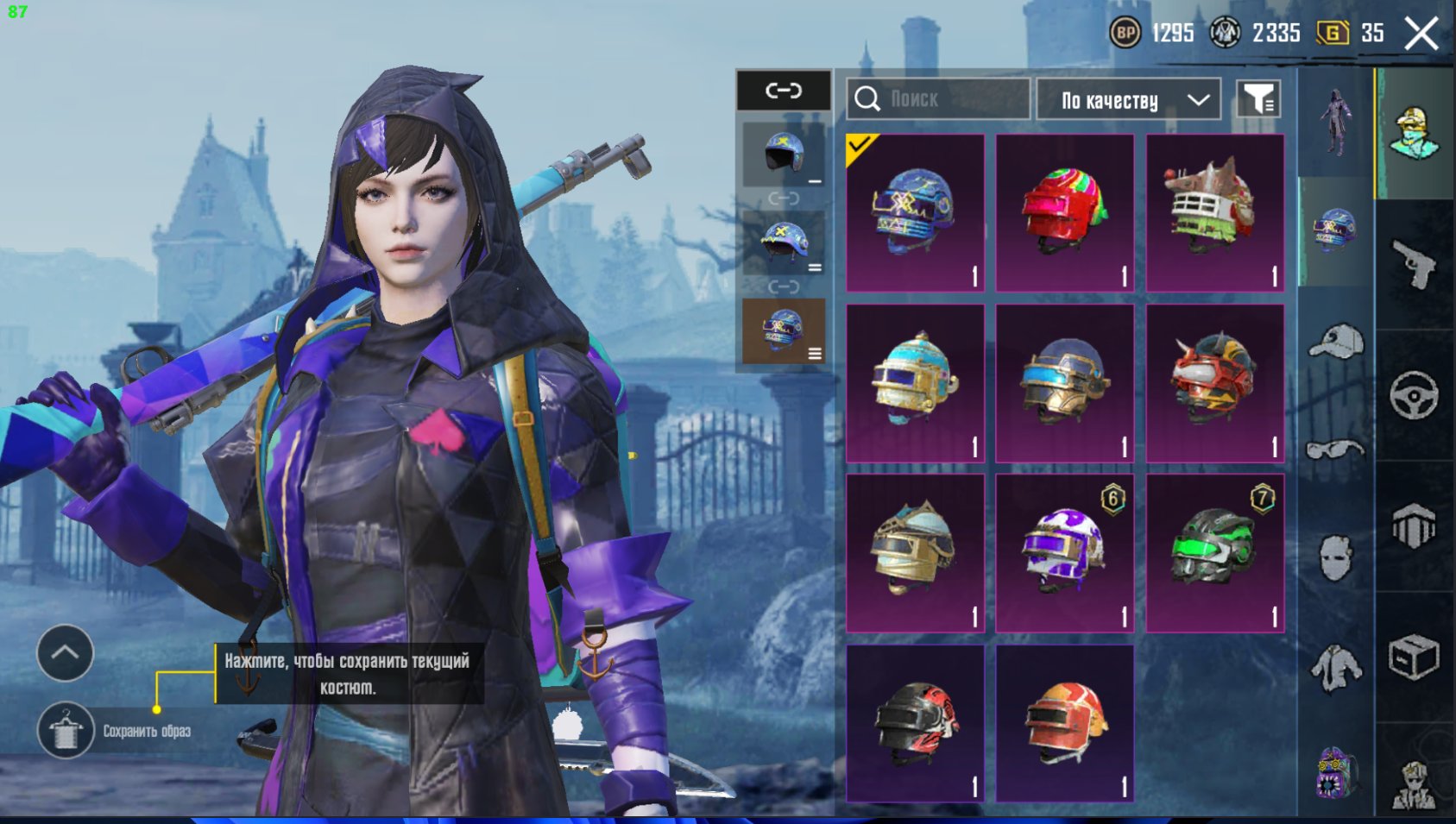Close the inventory with the X button

(x=1421, y=35)
